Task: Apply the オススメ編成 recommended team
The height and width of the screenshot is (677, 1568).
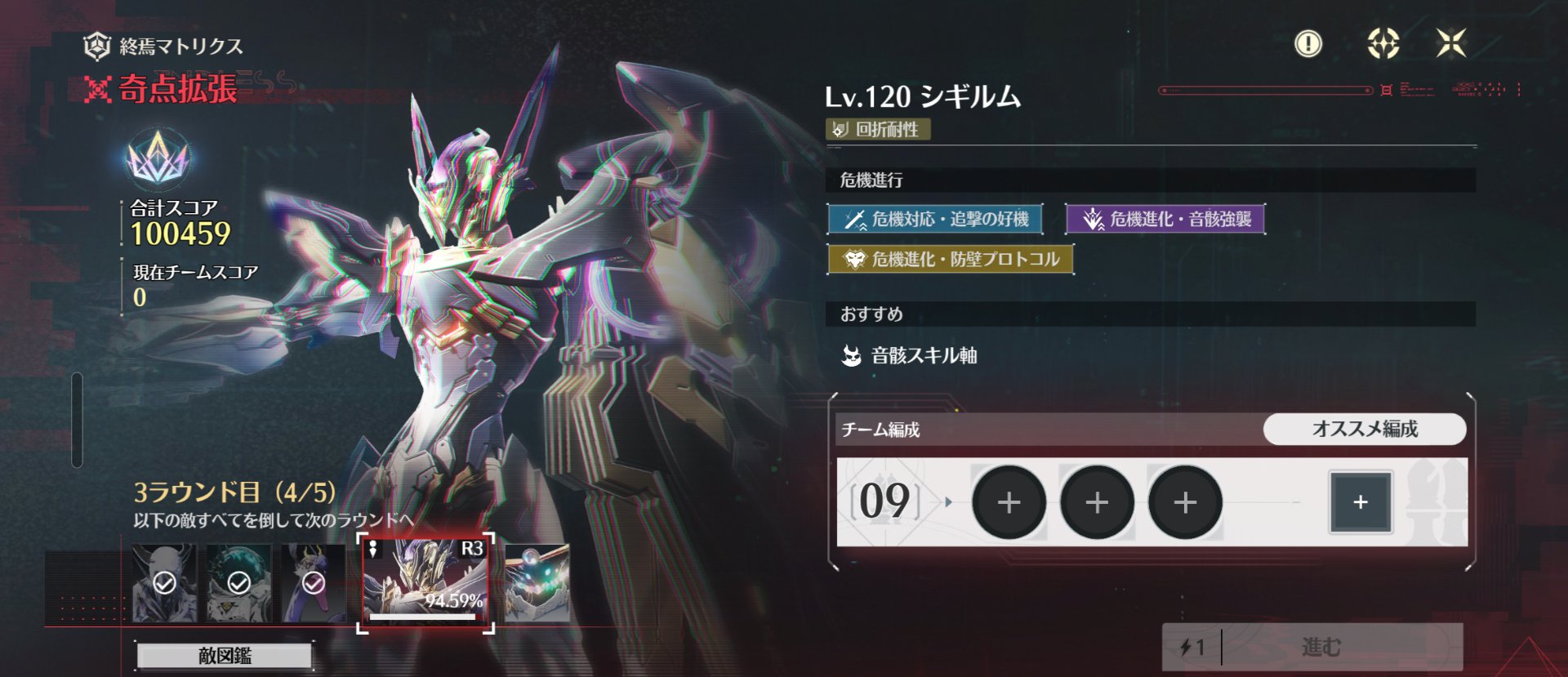Action: pos(1364,429)
